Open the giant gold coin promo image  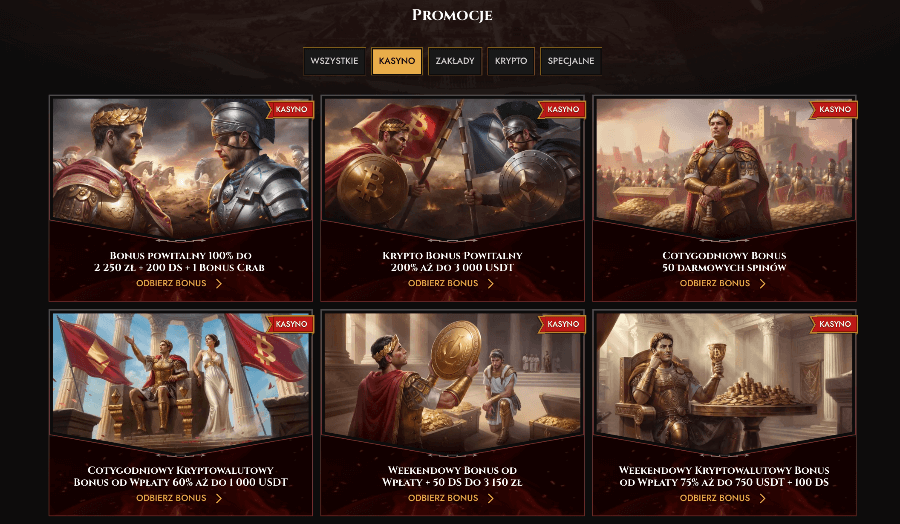452,380
